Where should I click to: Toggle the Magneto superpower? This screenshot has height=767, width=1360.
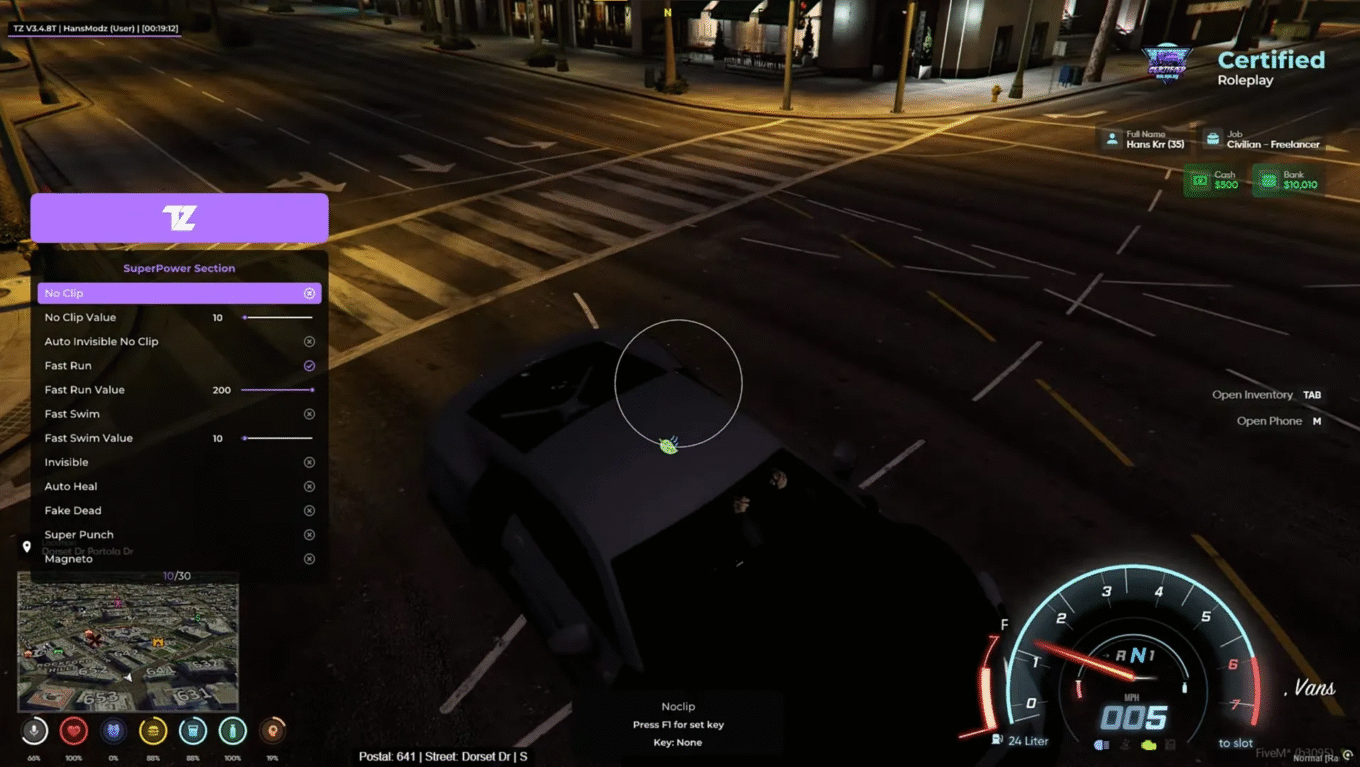tap(309, 559)
